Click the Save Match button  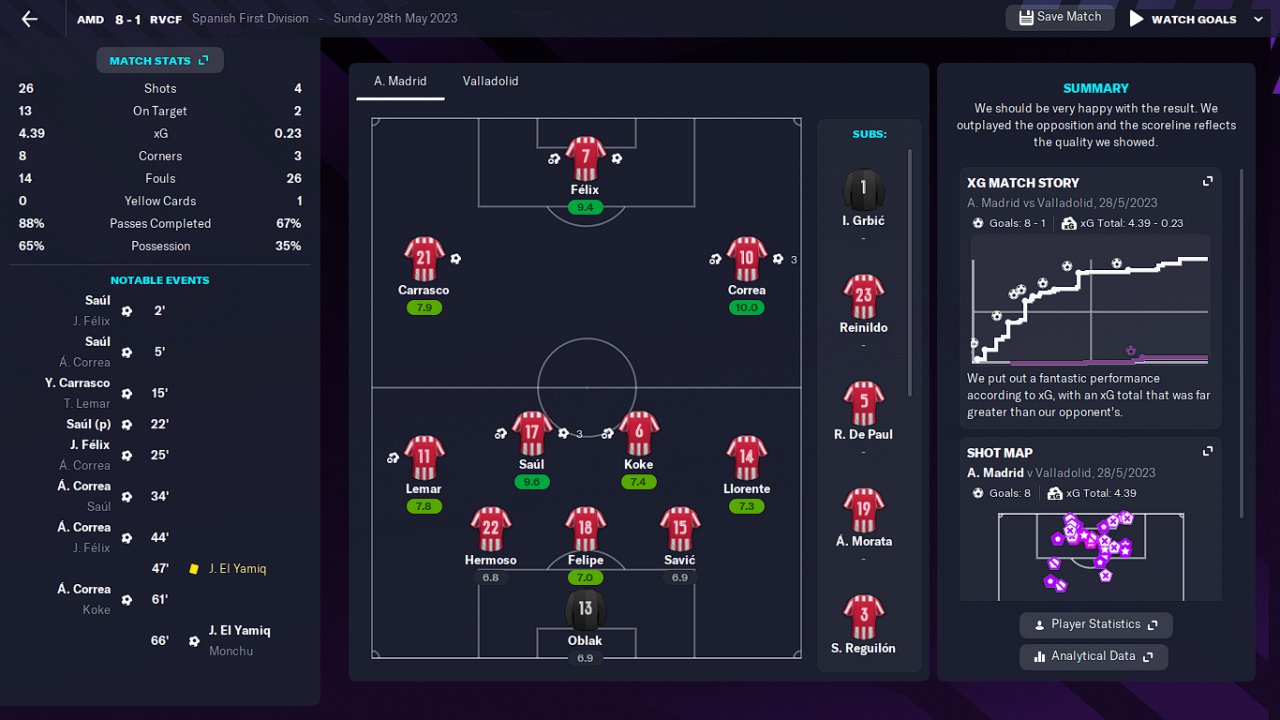(1059, 17)
